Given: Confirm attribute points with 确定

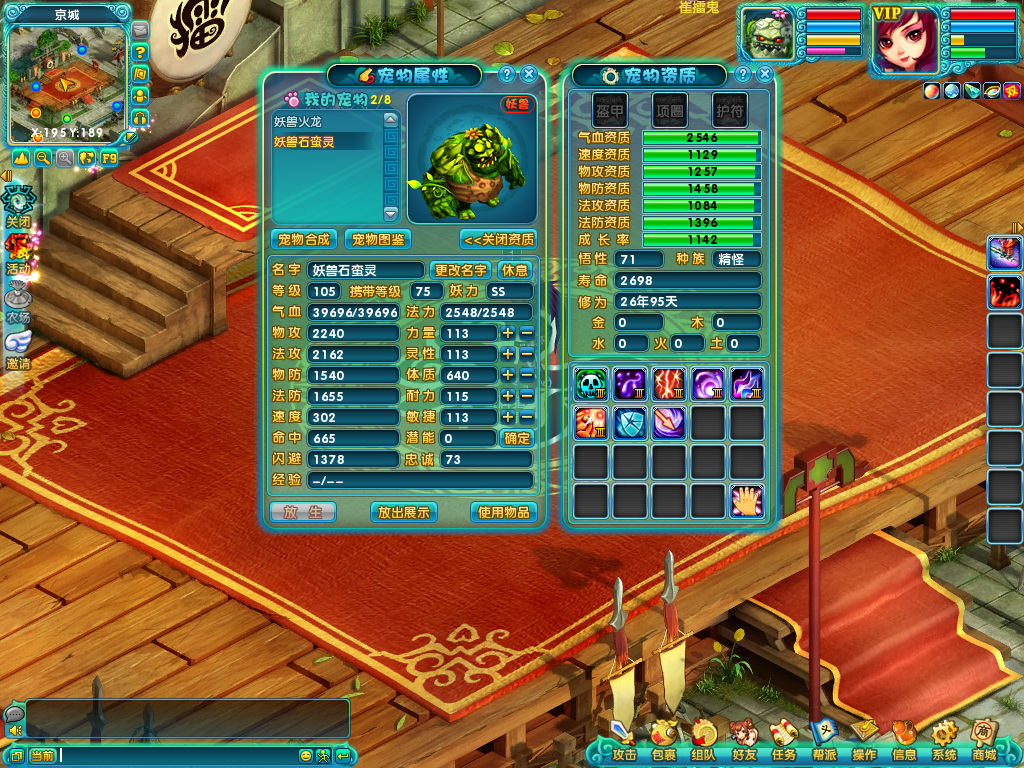Looking at the screenshot, I should click(x=517, y=438).
